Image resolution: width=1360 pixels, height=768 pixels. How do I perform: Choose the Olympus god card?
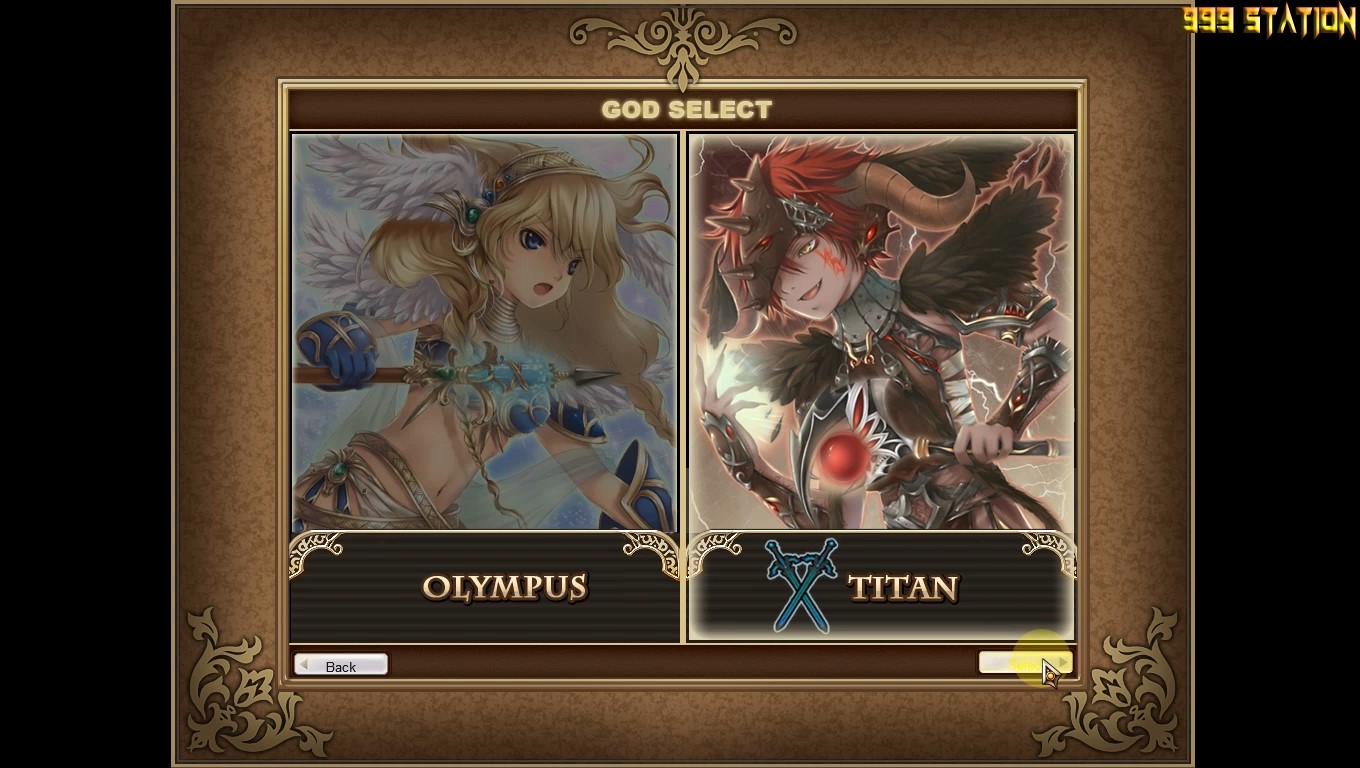pyautogui.click(x=484, y=387)
